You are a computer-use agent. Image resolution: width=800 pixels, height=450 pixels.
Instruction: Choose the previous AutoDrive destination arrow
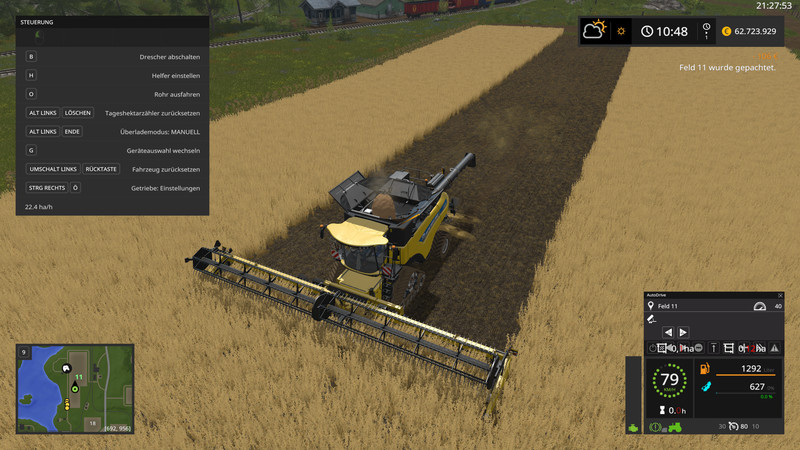669,332
